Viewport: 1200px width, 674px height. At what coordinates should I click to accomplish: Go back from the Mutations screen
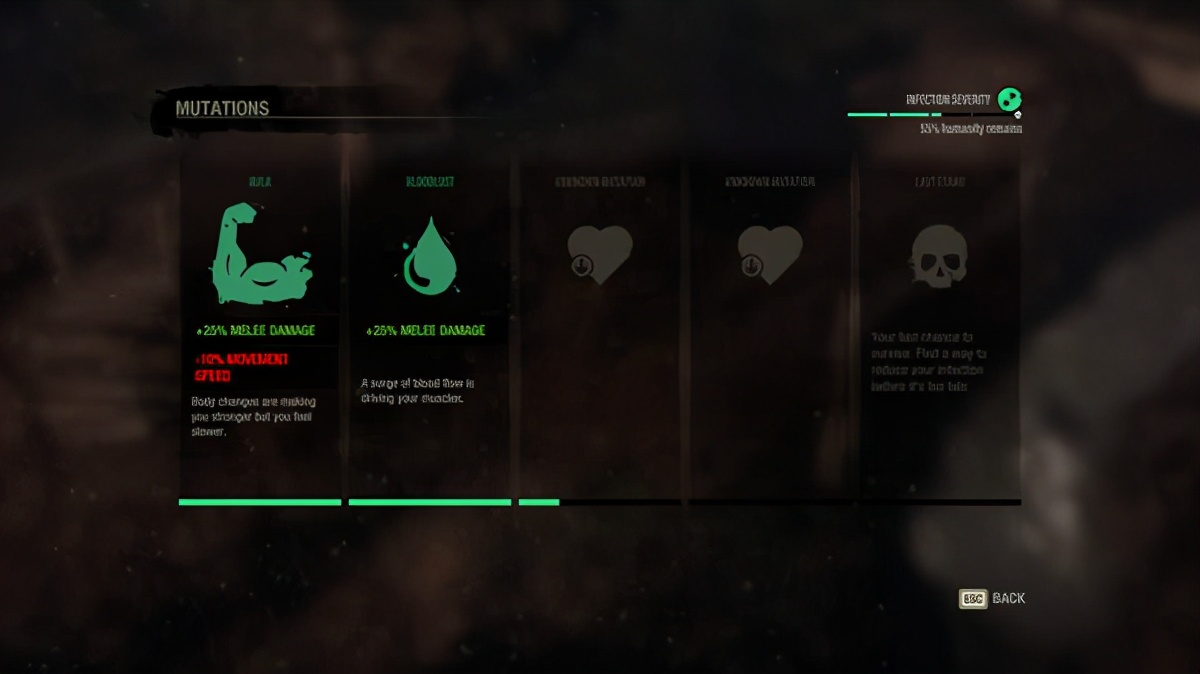992,598
